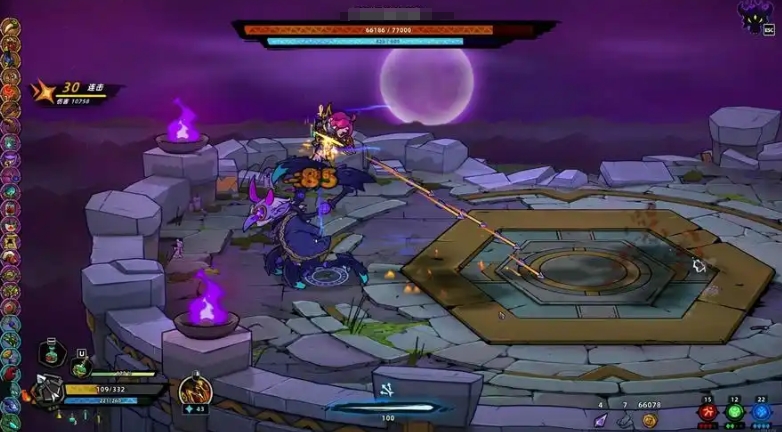Select the green potion flask slot
Viewport: 782px width, 432px height.
81,369
